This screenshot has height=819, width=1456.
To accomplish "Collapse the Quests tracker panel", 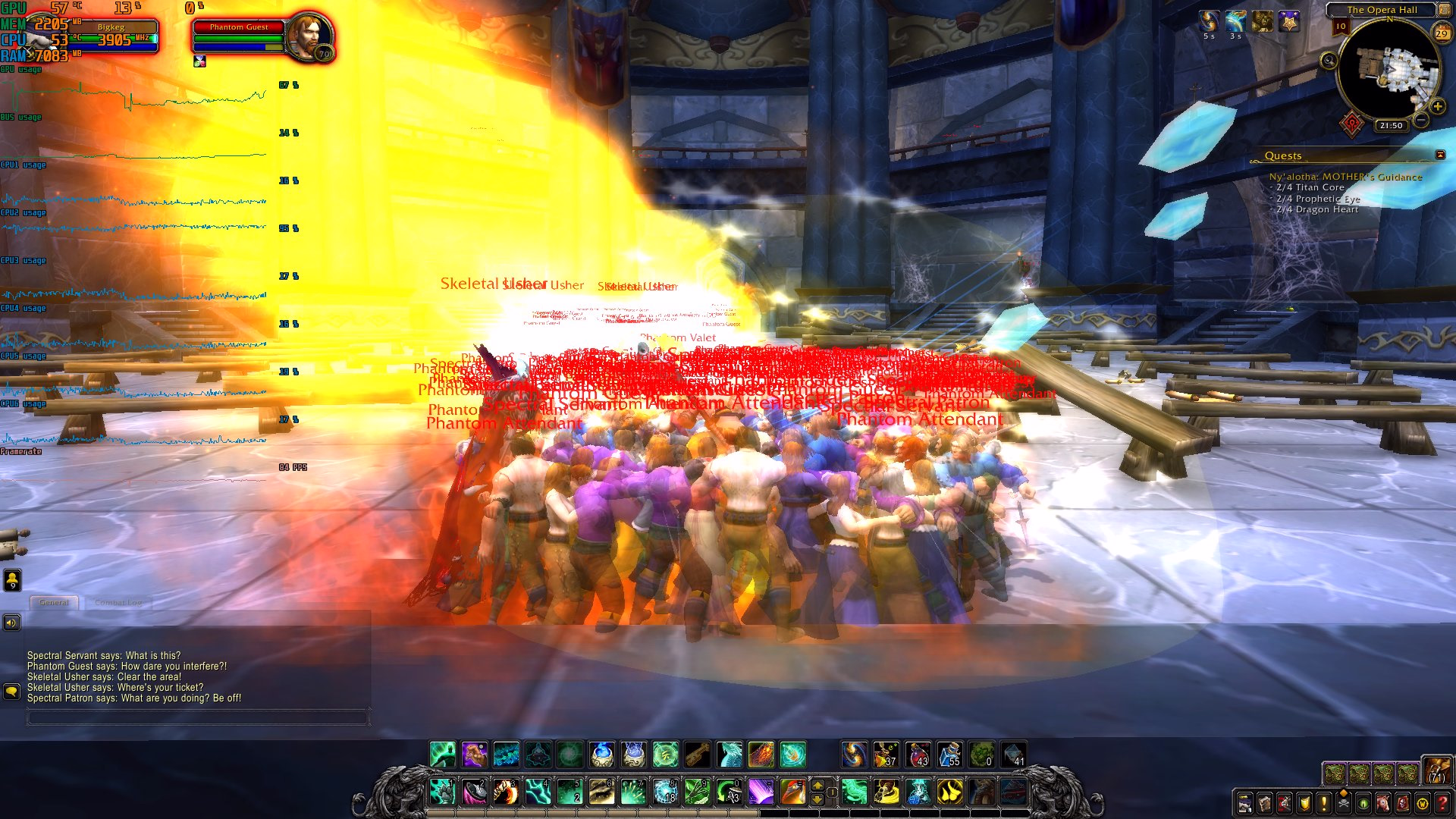I will [1440, 155].
